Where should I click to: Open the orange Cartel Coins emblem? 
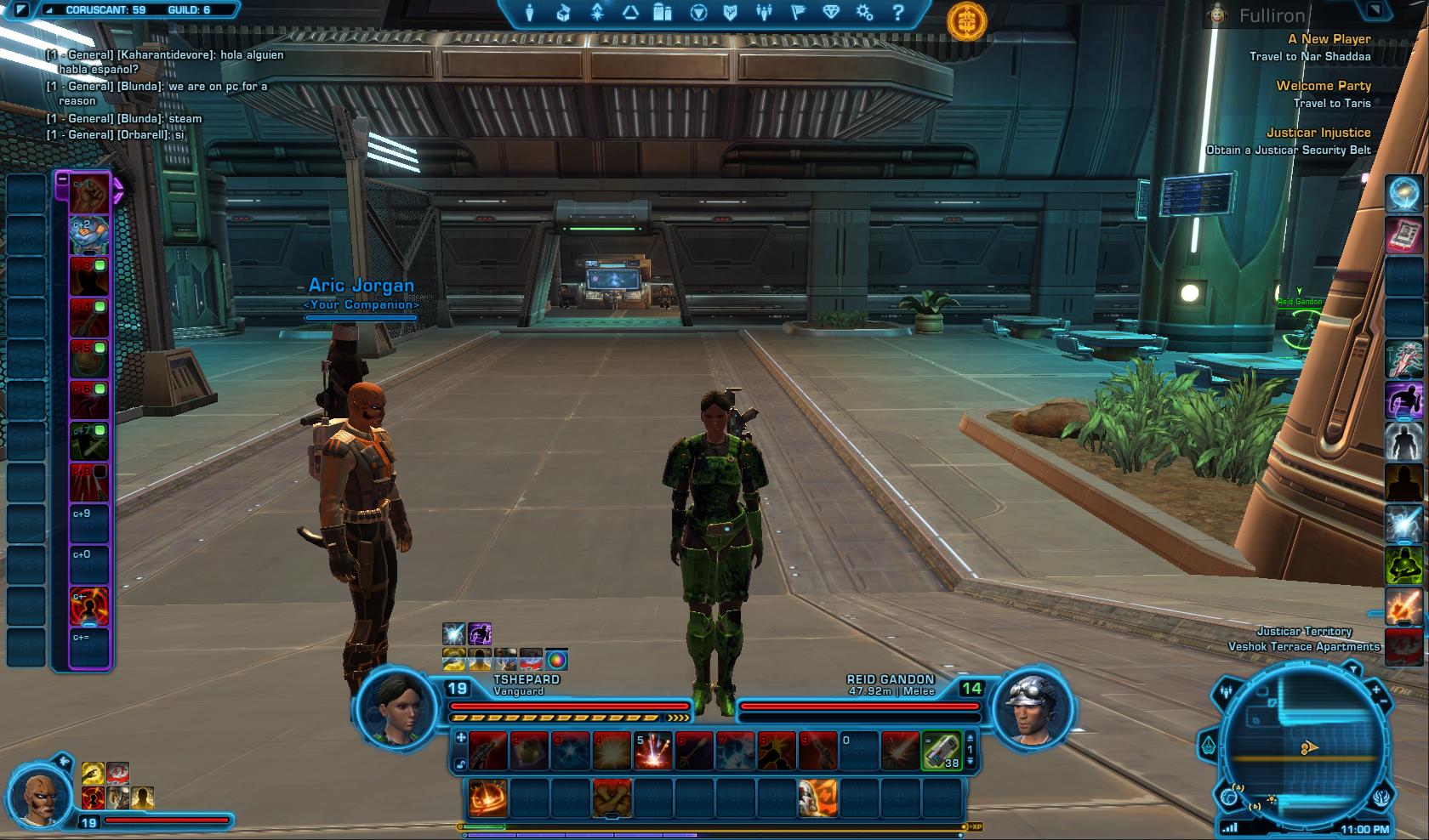point(967,21)
